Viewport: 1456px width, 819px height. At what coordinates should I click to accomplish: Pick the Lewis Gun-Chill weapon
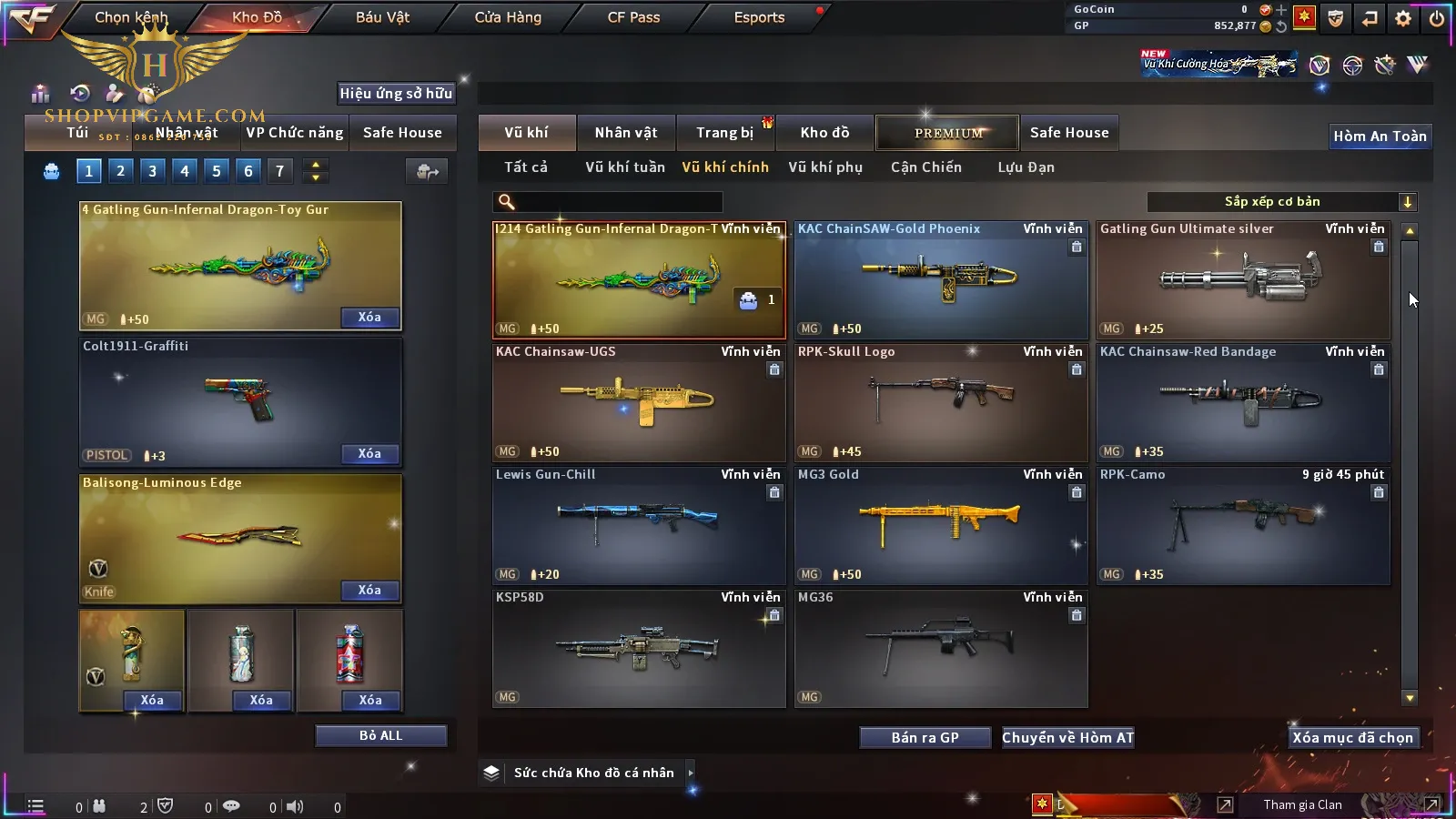click(638, 526)
